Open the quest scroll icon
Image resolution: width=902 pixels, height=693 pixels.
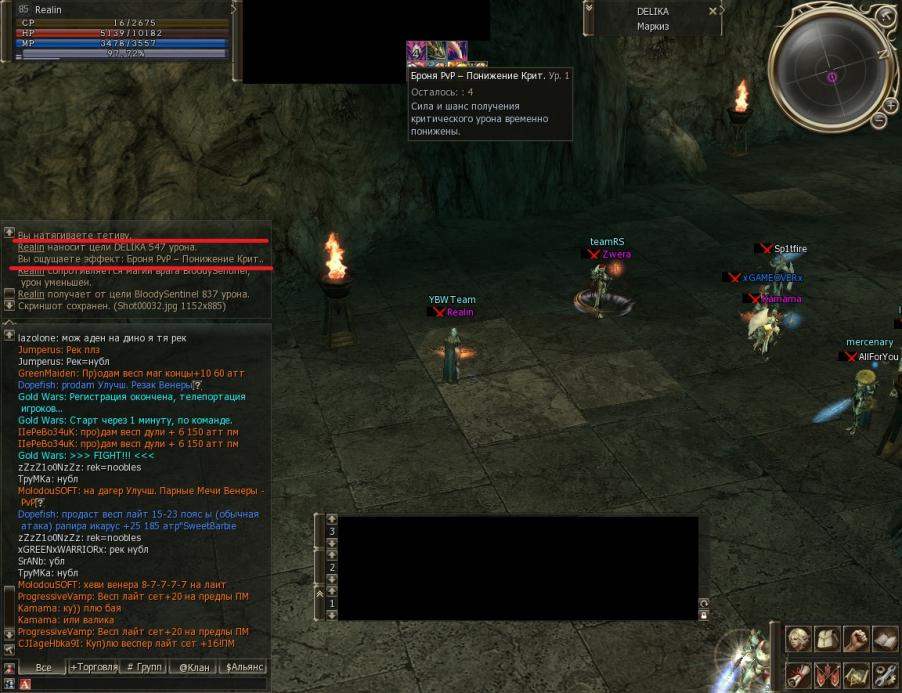click(798, 675)
